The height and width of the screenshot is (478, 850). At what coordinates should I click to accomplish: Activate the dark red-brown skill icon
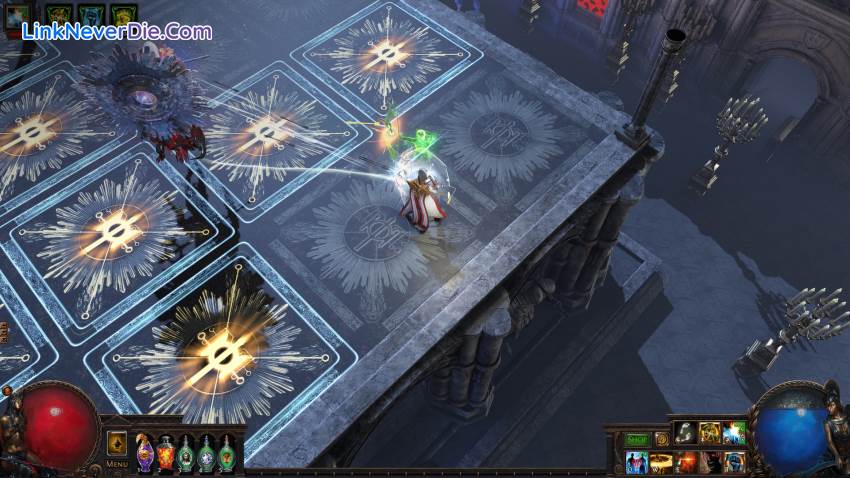[710, 462]
